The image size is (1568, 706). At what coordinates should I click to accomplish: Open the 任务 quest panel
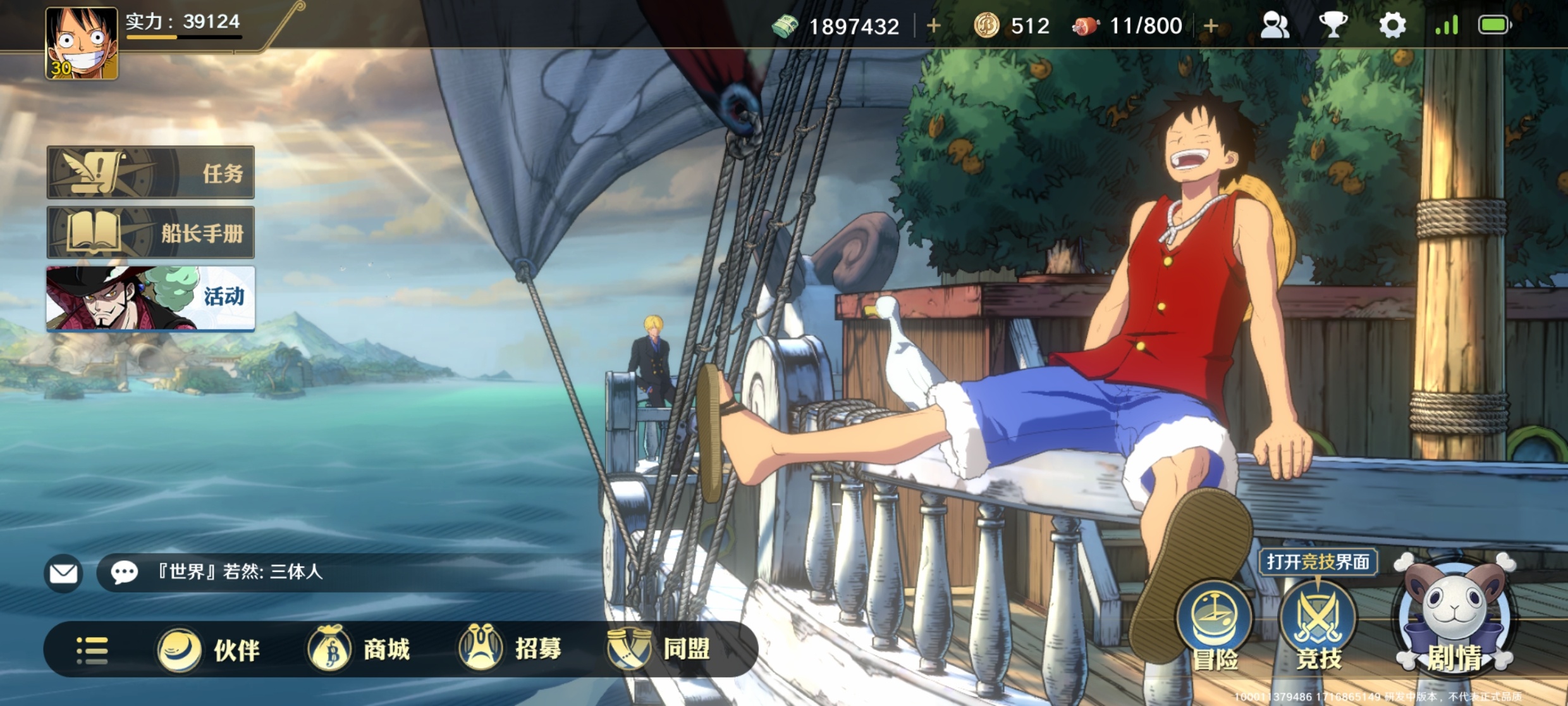pos(150,173)
